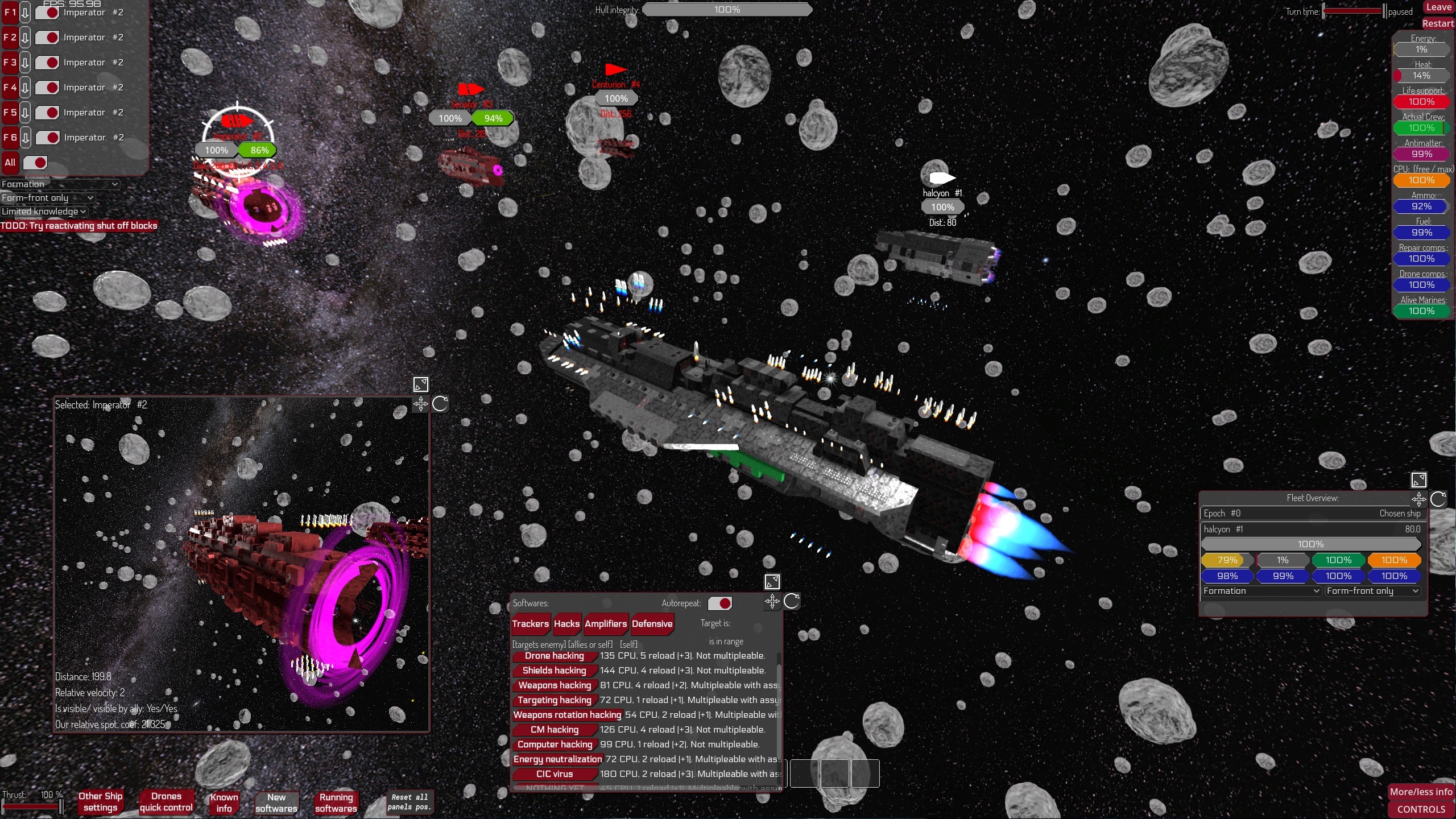
Task: Select halcyon #1 in Fleet Overview
Action: pyautogui.click(x=1223, y=530)
